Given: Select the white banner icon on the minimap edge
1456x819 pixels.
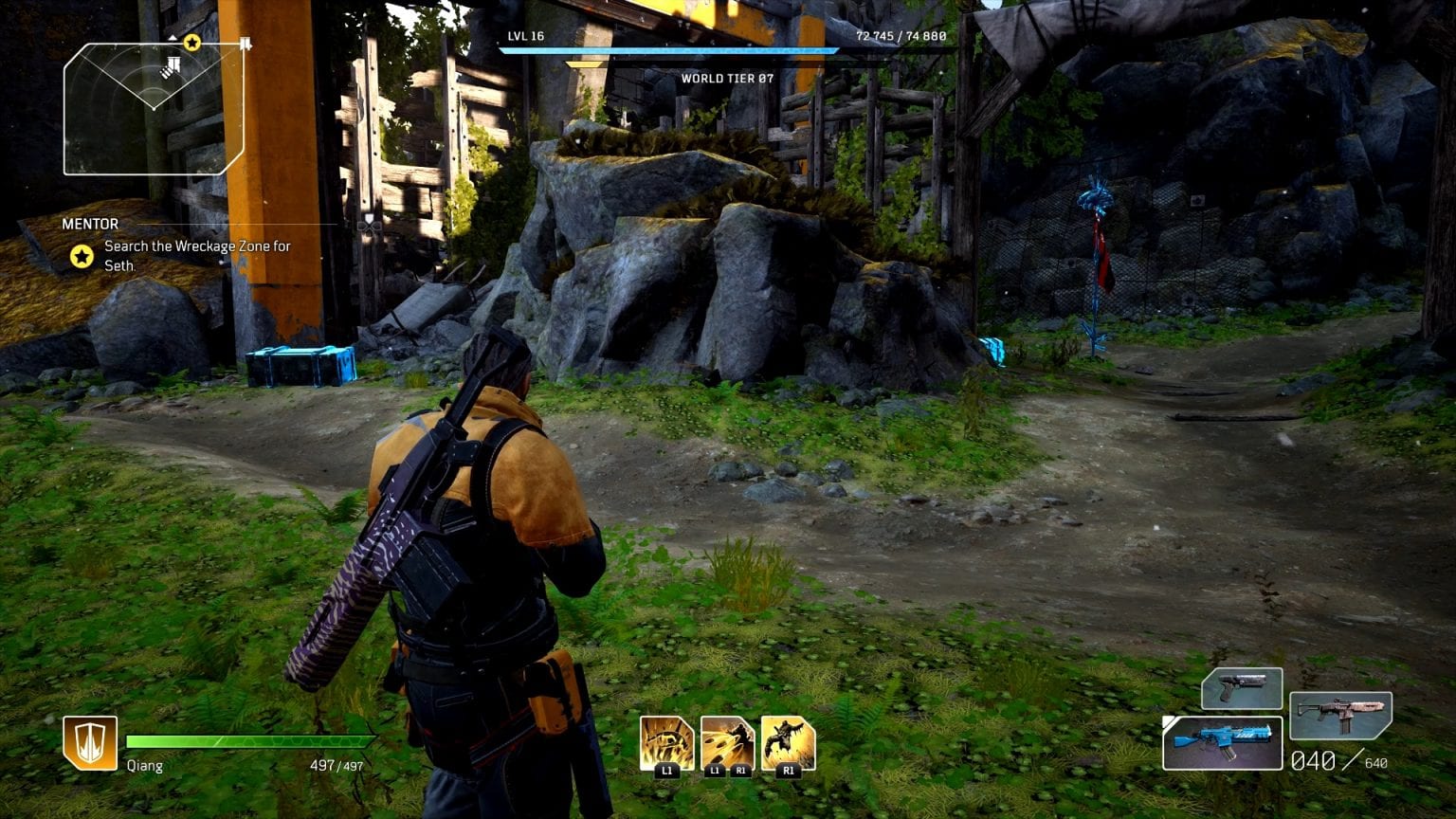Looking at the screenshot, I should pos(246,42).
